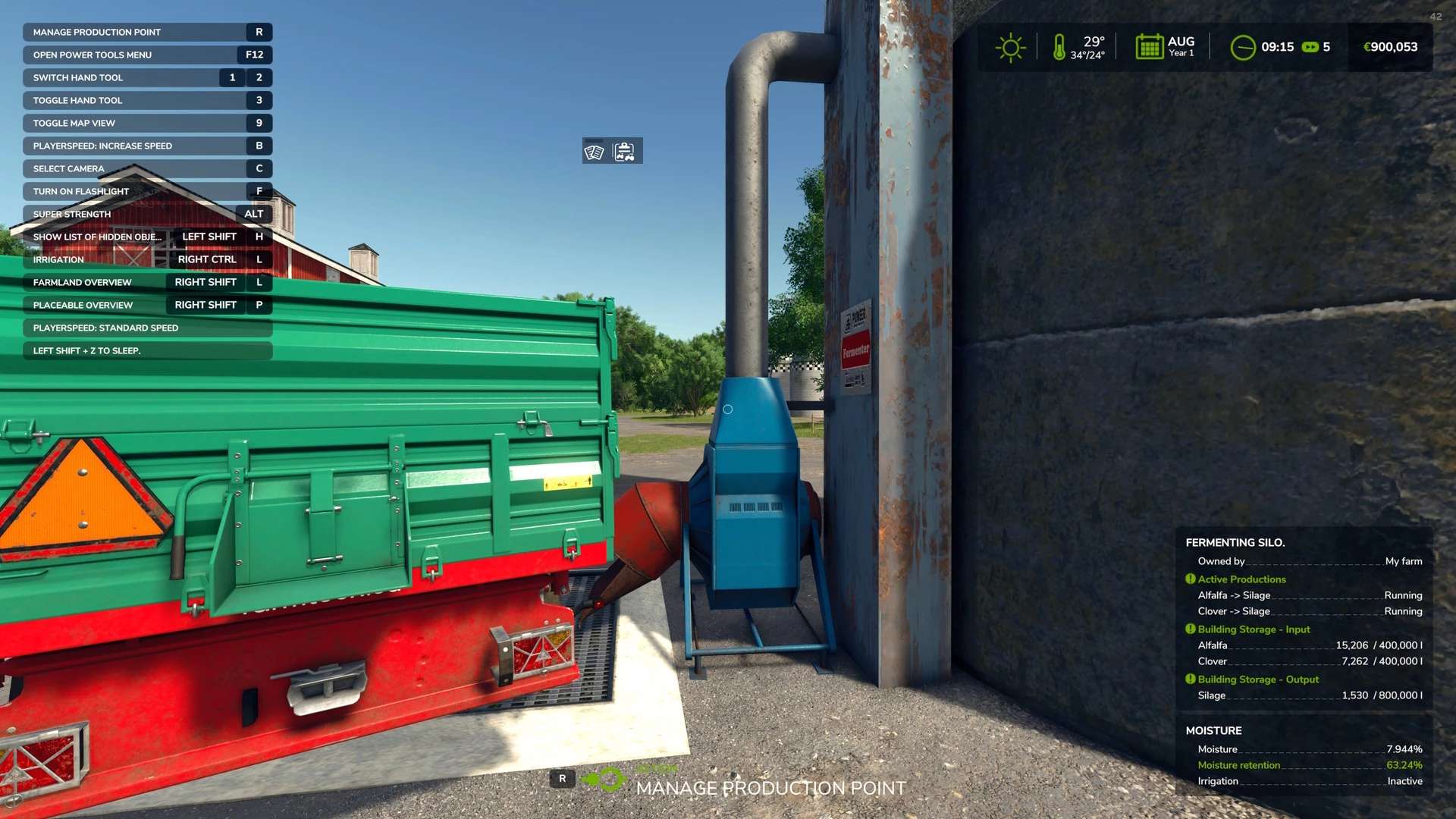Viewport: 1456px width, 819px height.
Task: Open the two-documents icon
Action: 595,152
